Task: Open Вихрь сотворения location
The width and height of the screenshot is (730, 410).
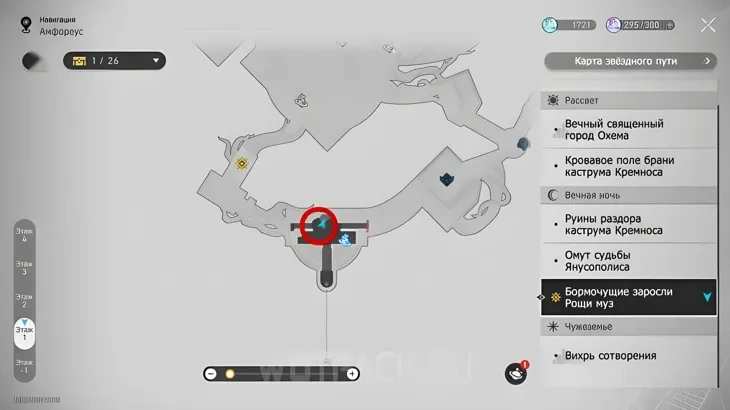Action: pos(610,355)
